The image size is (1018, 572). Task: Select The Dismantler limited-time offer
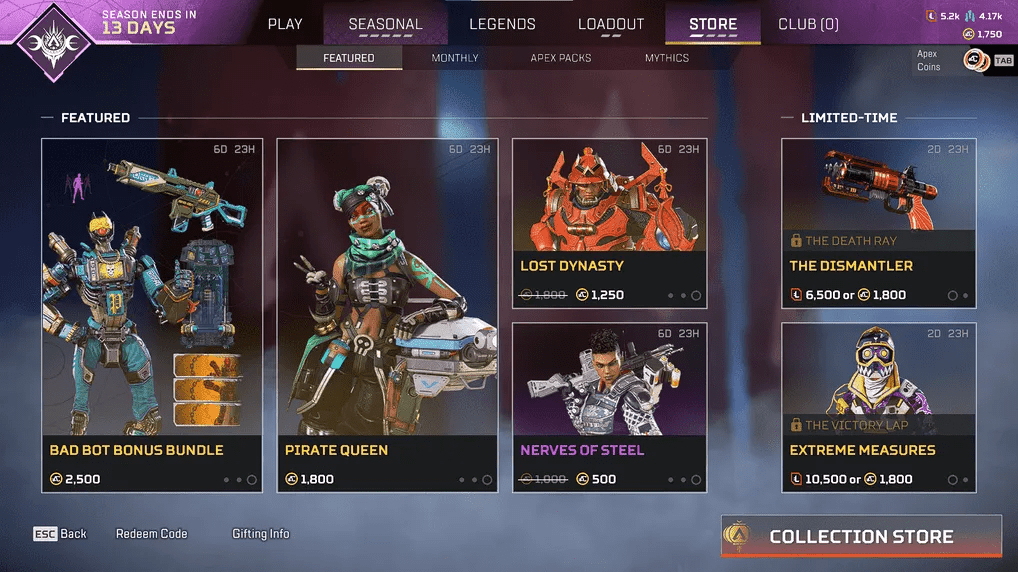point(878,223)
